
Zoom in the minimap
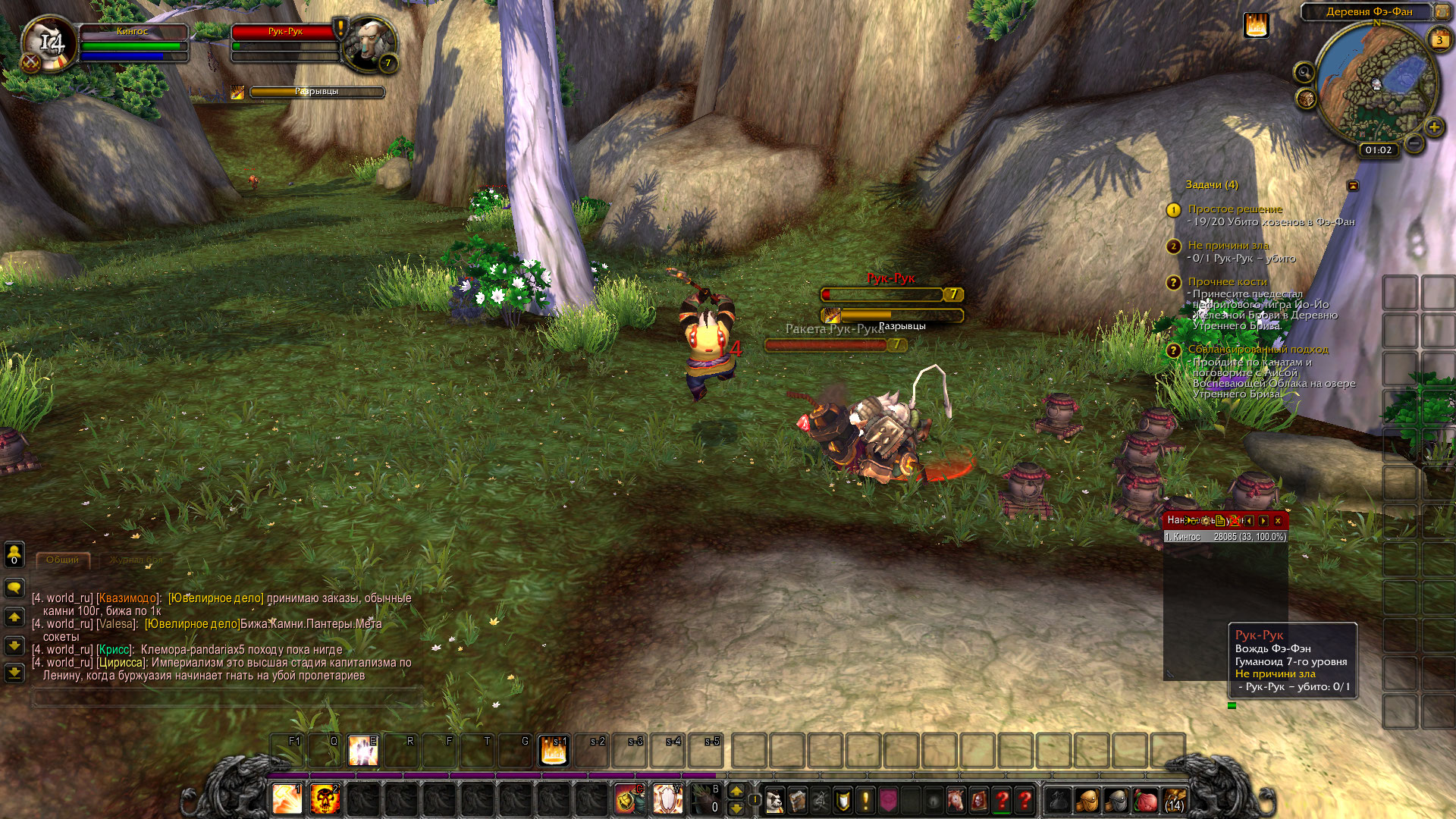point(1434,127)
